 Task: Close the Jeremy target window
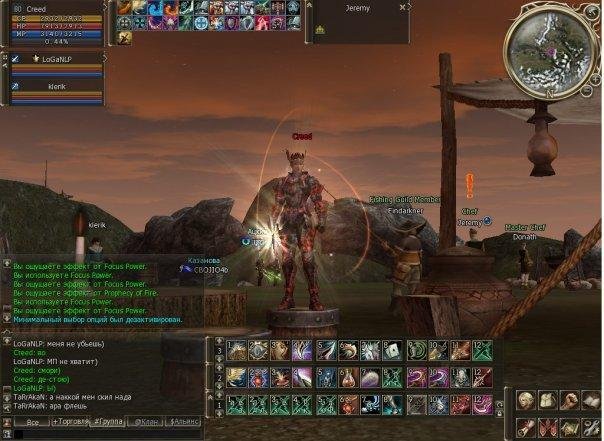click(x=403, y=8)
